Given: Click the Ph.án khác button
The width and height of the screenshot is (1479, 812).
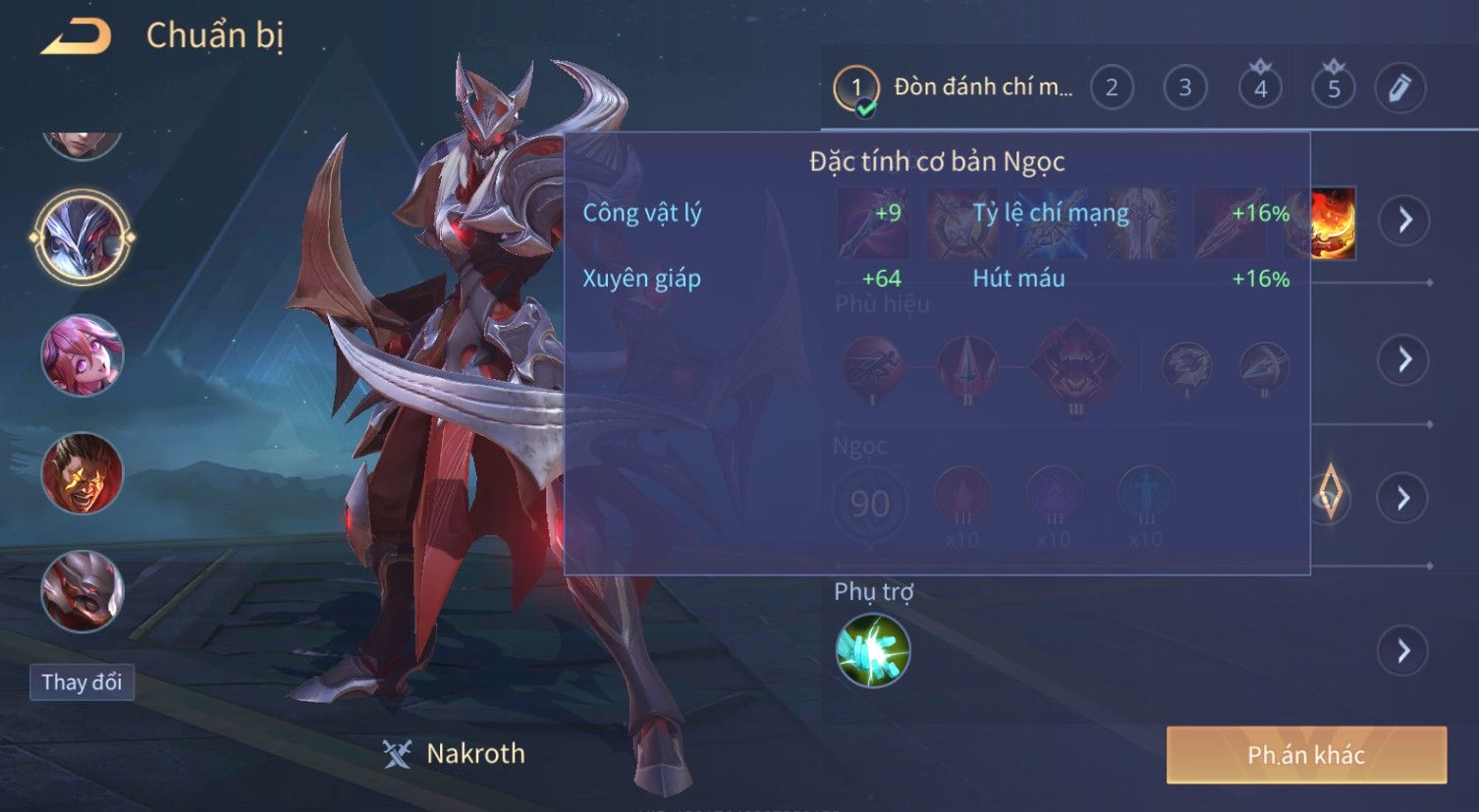Looking at the screenshot, I should click(1306, 755).
